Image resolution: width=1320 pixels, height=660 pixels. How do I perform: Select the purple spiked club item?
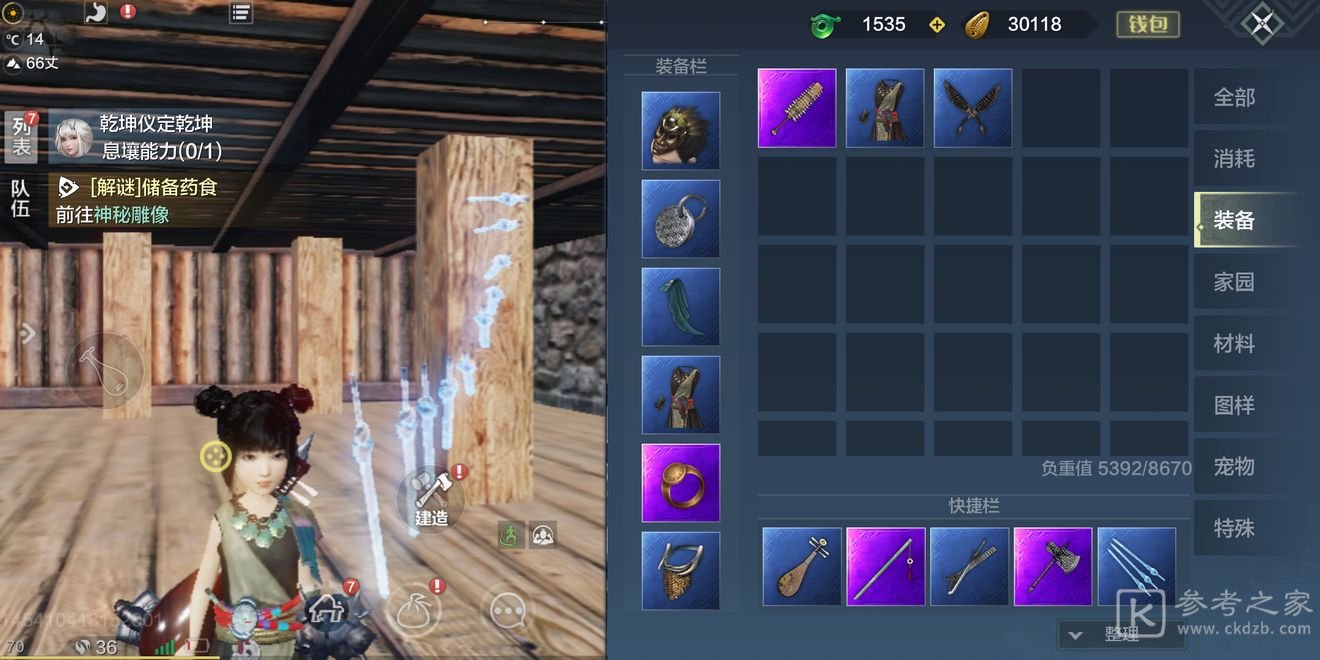tap(797, 108)
